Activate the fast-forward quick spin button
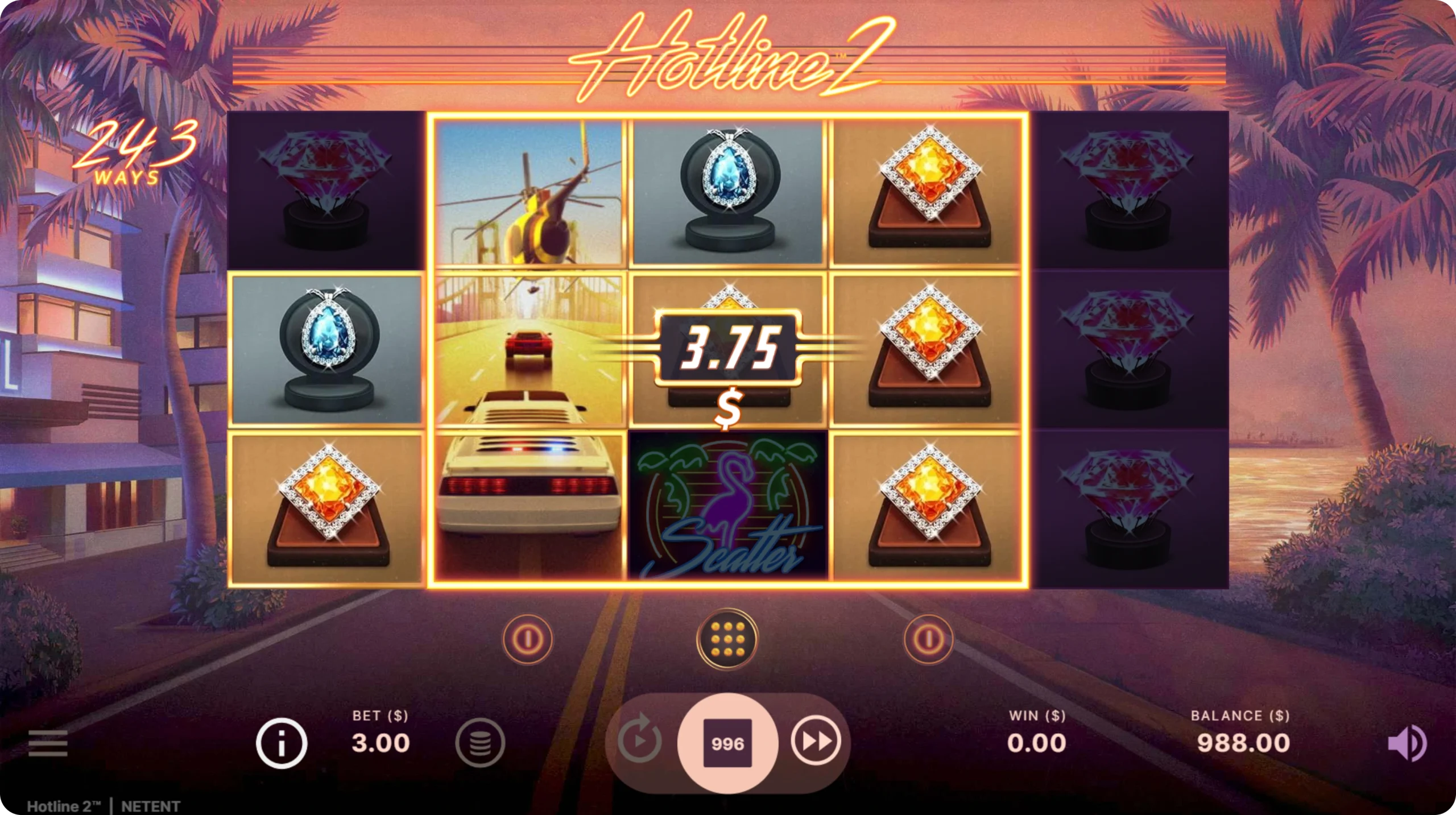The image size is (1456, 815). tap(816, 741)
